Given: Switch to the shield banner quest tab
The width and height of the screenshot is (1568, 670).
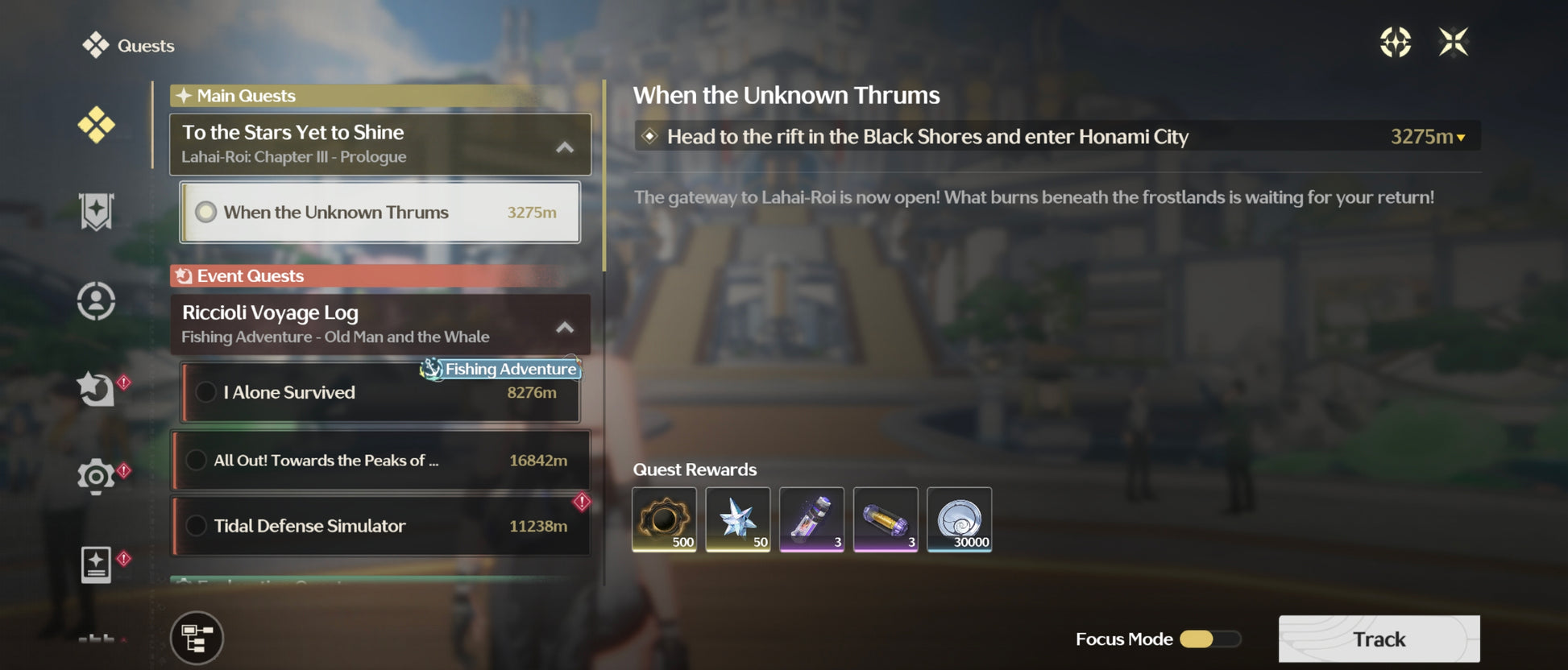Looking at the screenshot, I should coord(96,212).
